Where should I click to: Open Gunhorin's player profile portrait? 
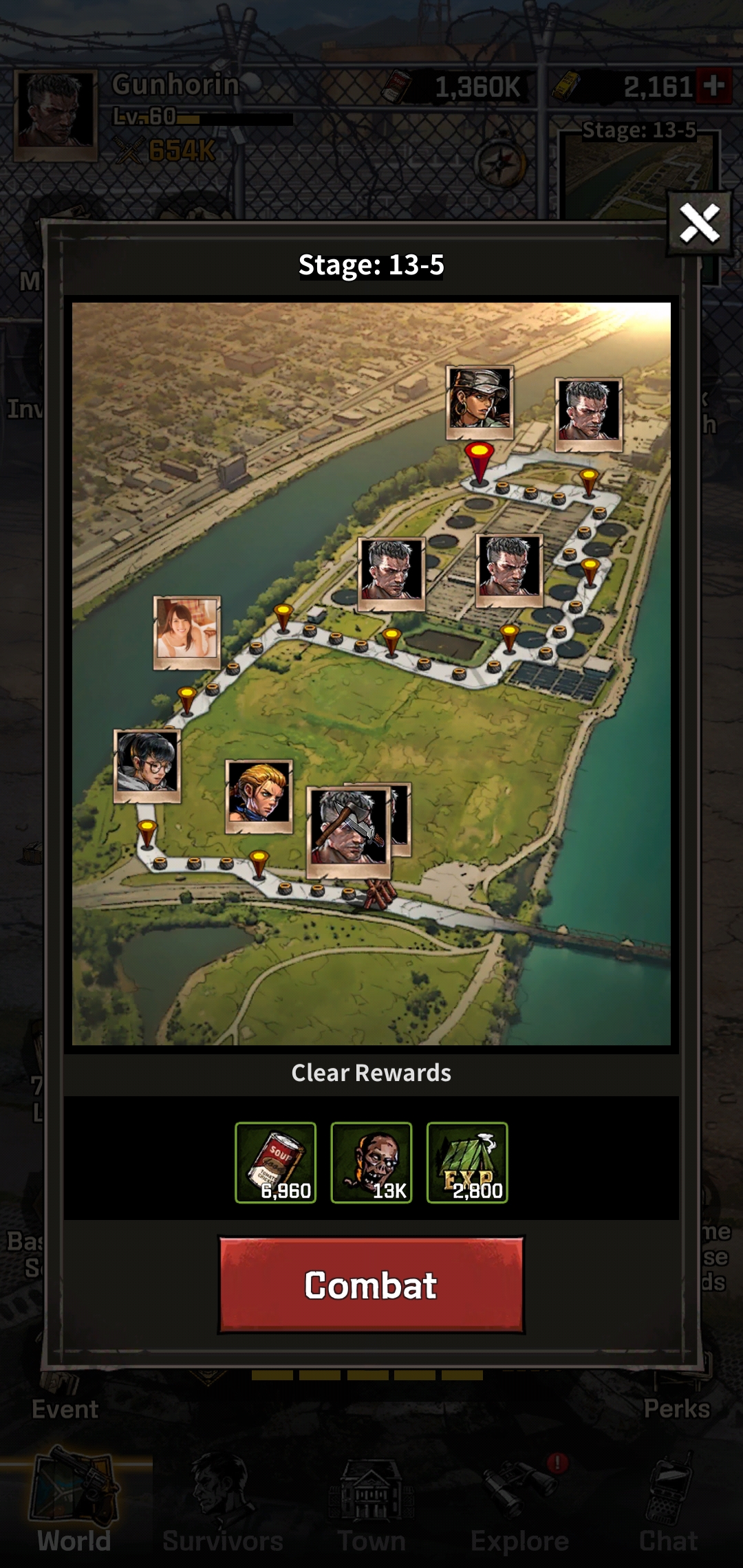(56, 113)
